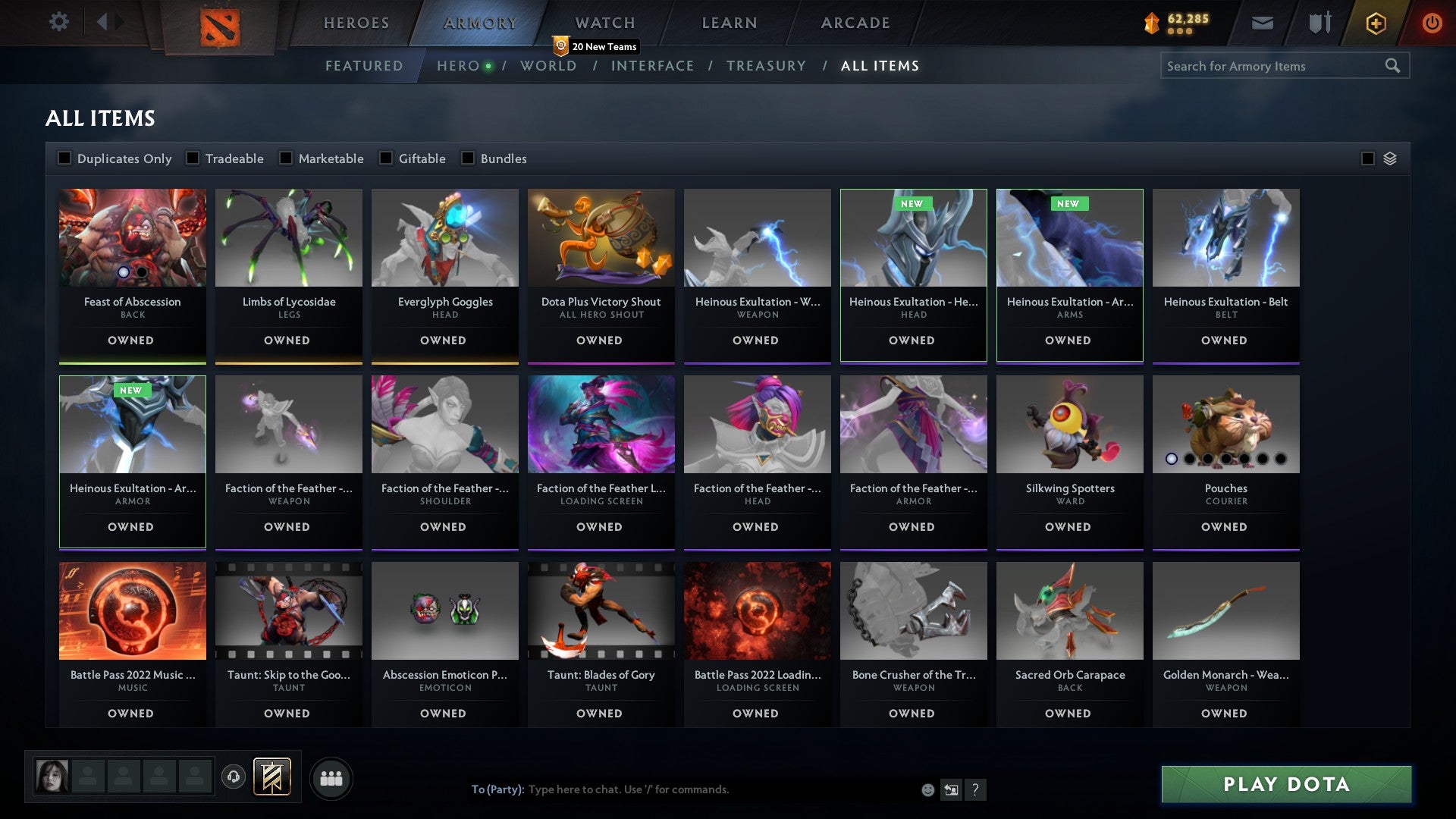Open the WATCH menu
Image resolution: width=1456 pixels, height=819 pixels.
coord(604,23)
